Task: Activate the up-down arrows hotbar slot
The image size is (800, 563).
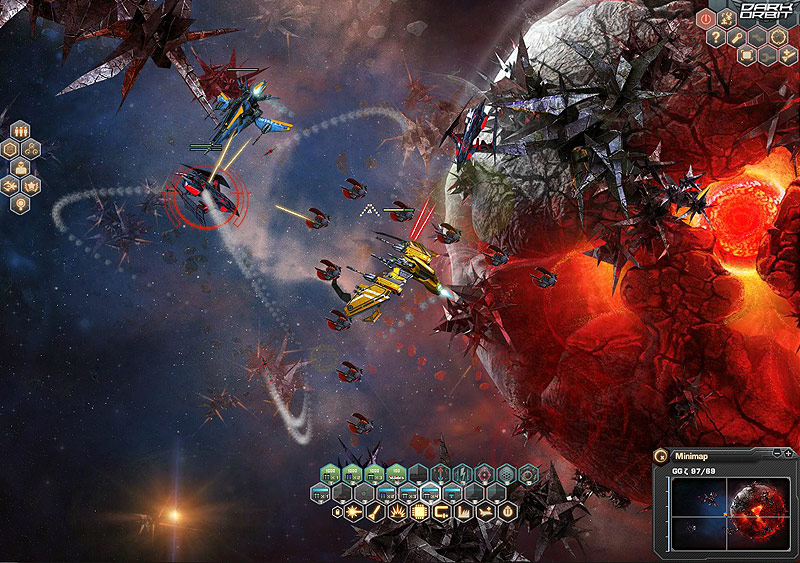Action: point(440,472)
